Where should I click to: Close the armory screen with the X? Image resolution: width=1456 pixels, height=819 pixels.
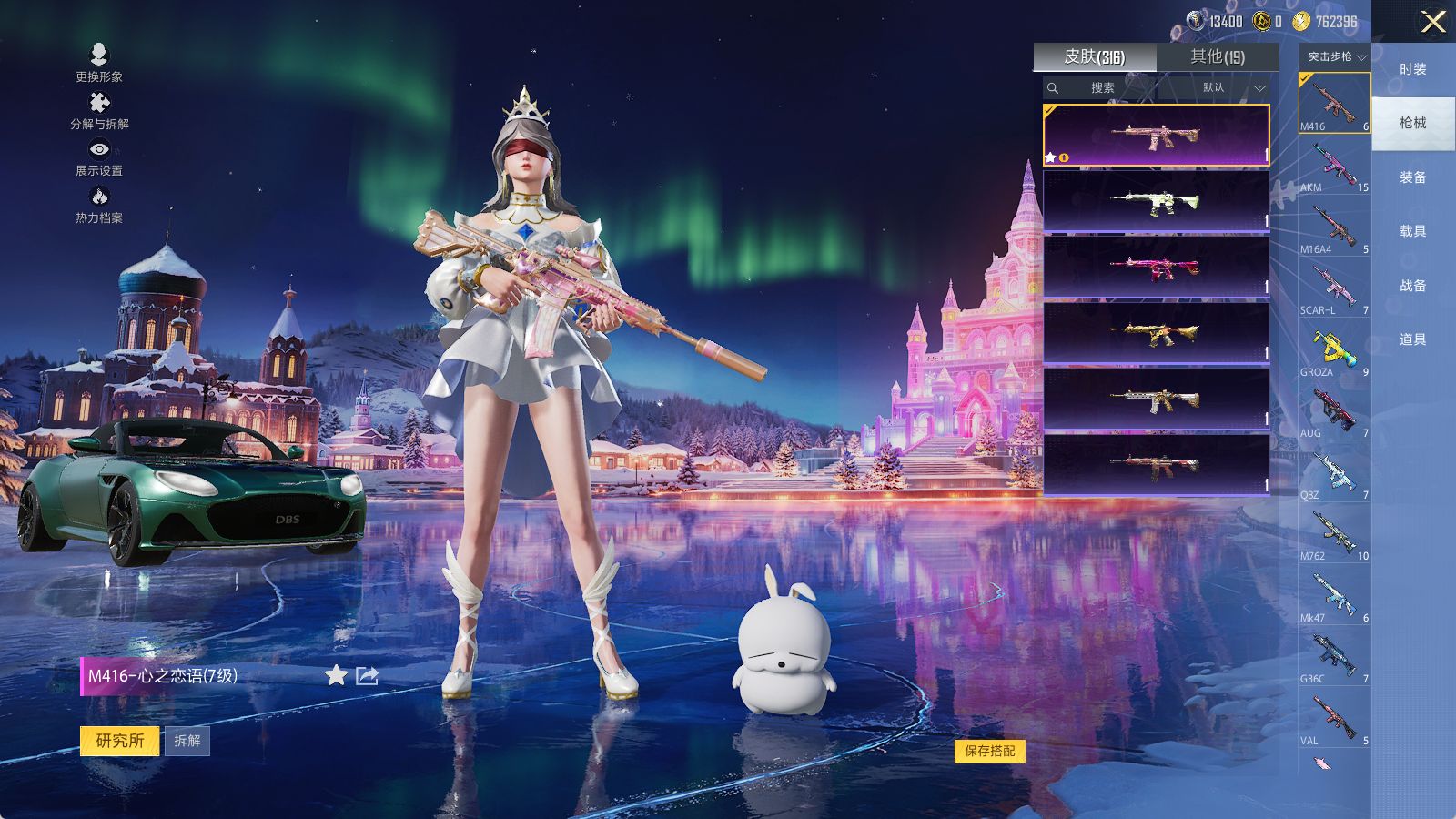pos(1433,22)
